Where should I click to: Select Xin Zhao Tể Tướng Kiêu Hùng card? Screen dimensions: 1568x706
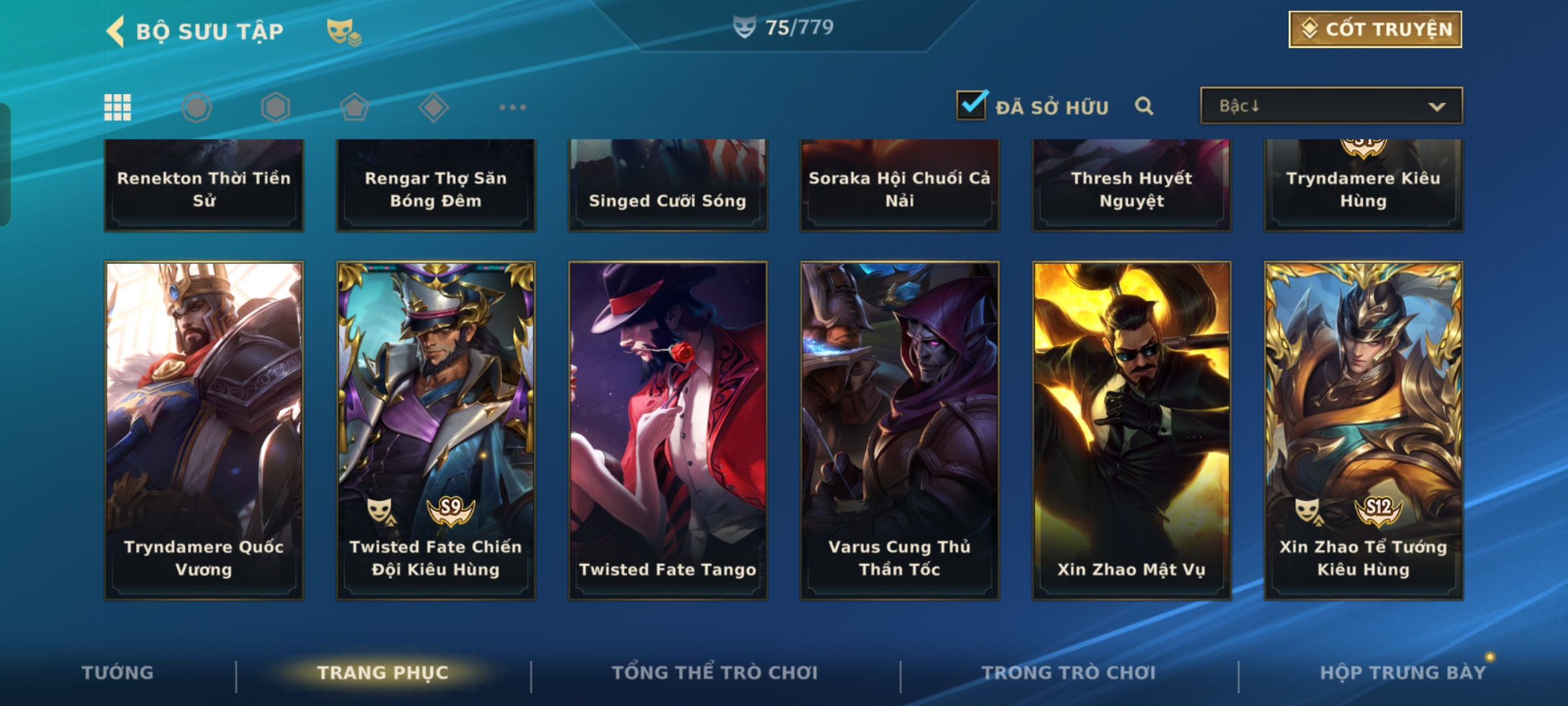click(1364, 430)
